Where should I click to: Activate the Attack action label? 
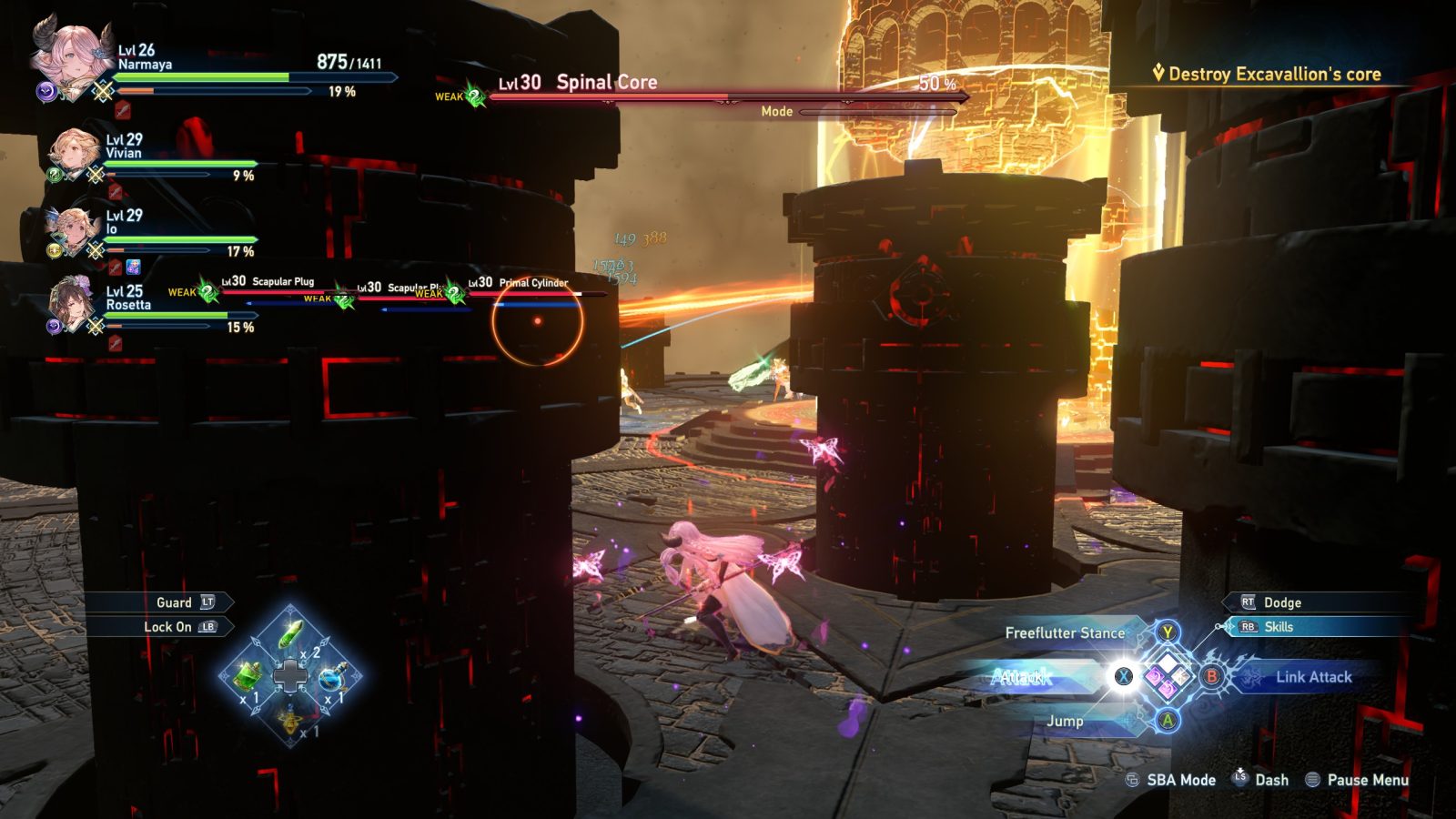(x=1021, y=677)
